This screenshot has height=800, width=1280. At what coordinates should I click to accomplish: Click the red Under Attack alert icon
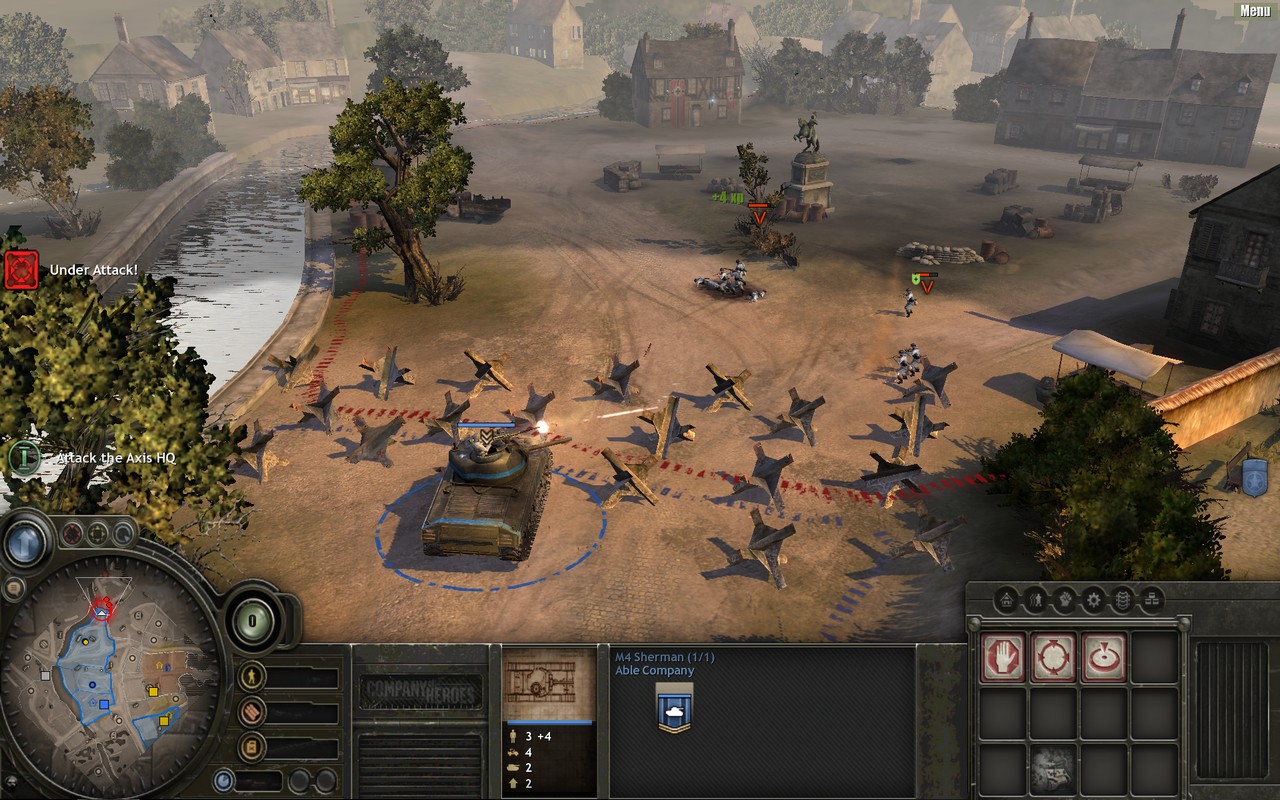(x=21, y=270)
